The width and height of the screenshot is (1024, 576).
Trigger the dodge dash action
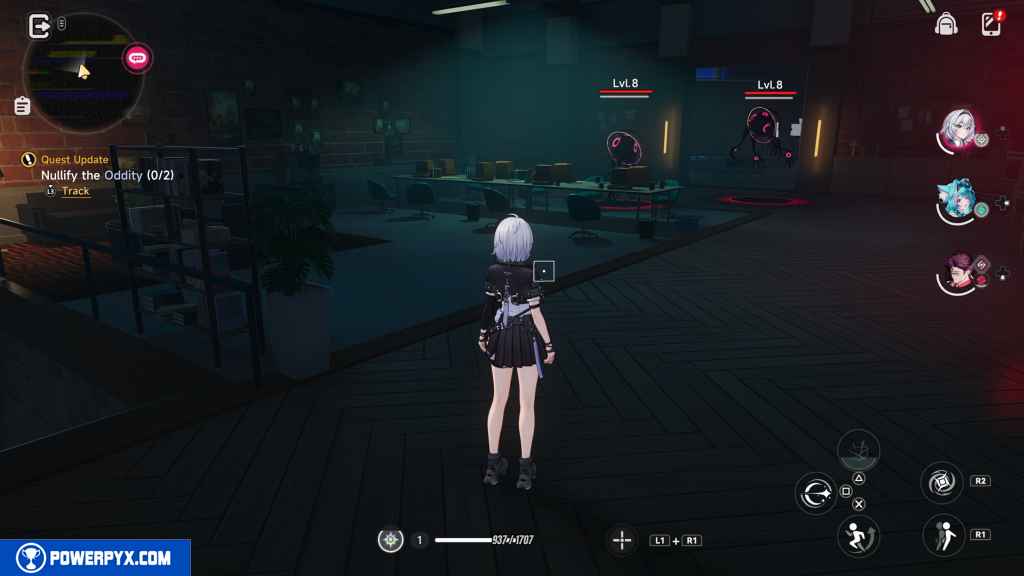[x=942, y=535]
